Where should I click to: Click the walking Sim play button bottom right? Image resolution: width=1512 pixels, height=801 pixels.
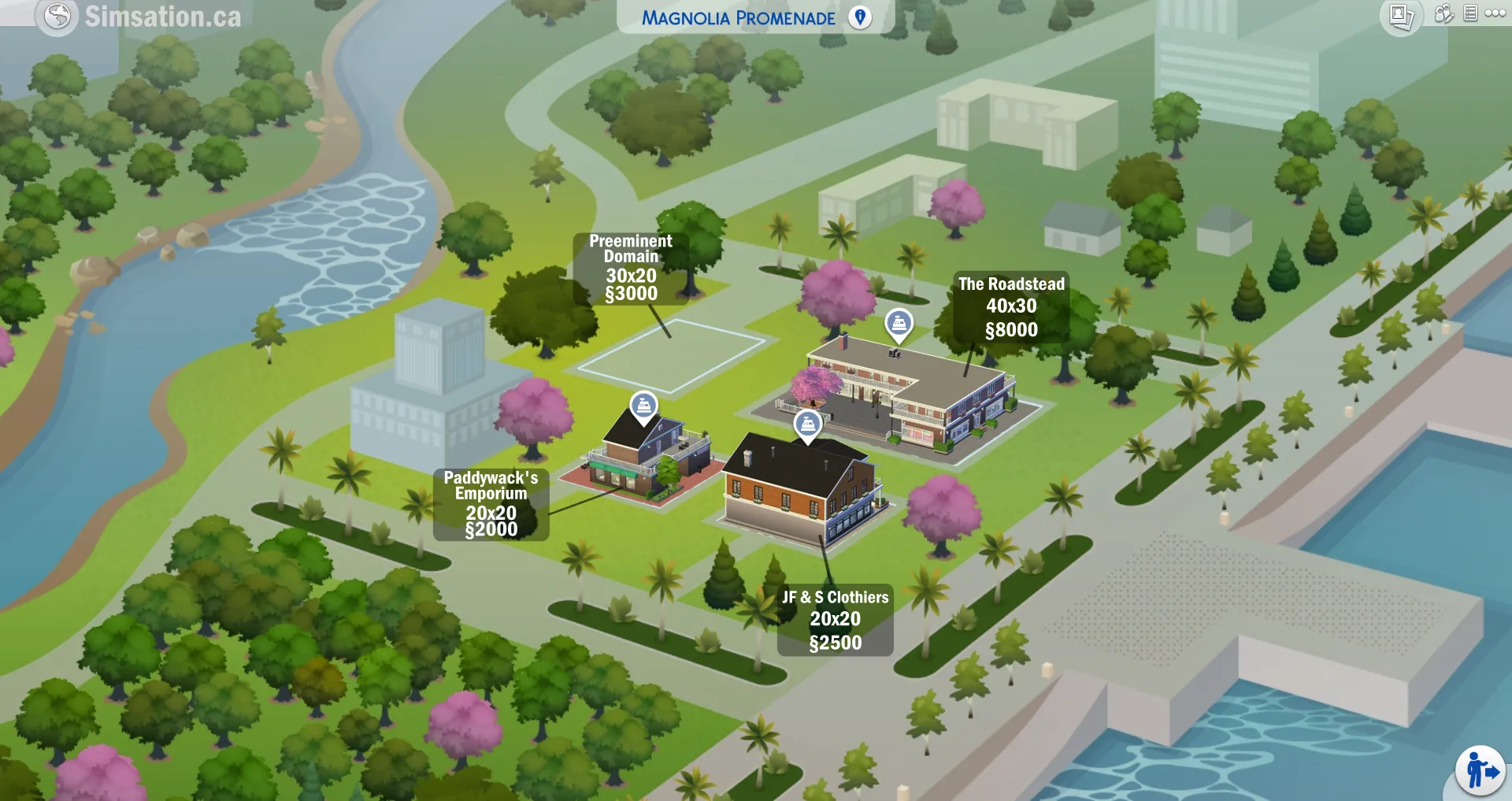point(1480,769)
